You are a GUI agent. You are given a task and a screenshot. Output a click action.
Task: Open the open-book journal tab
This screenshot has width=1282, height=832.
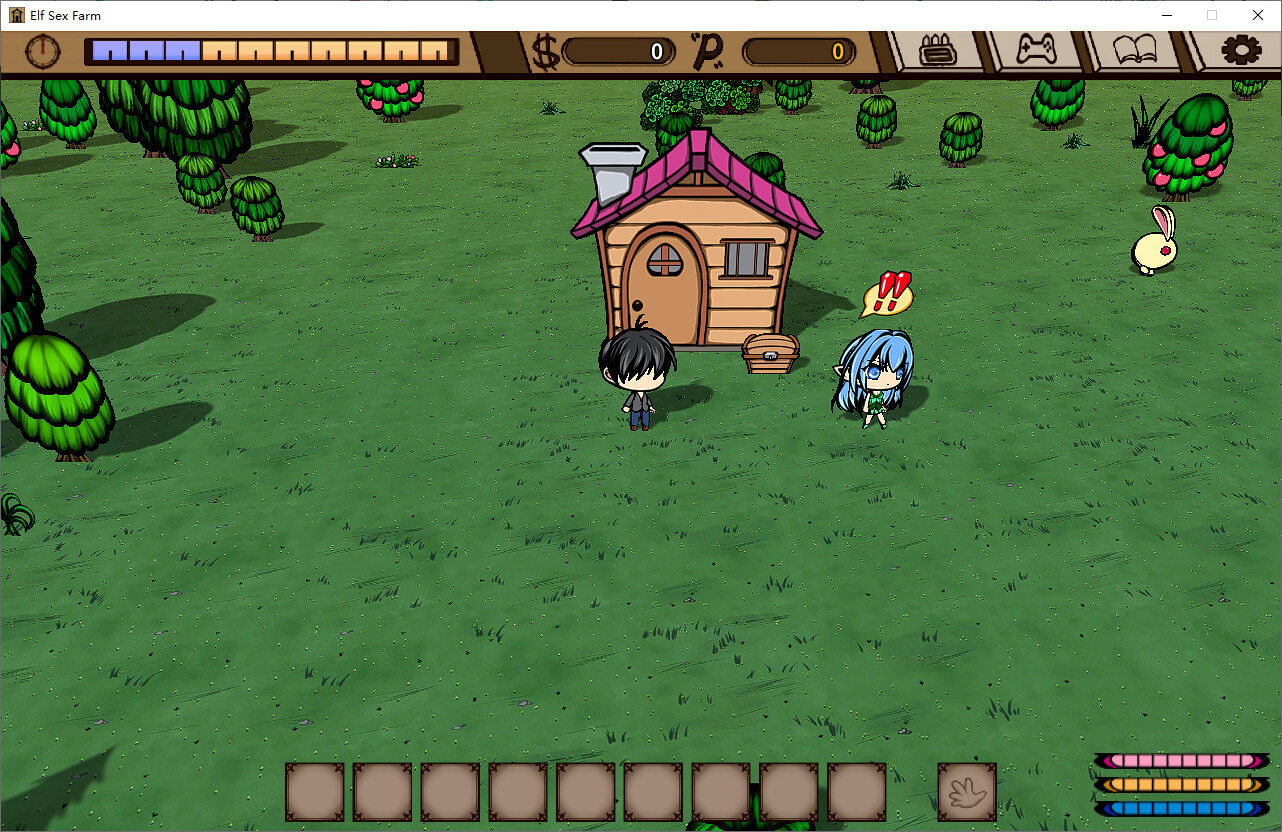(1135, 50)
